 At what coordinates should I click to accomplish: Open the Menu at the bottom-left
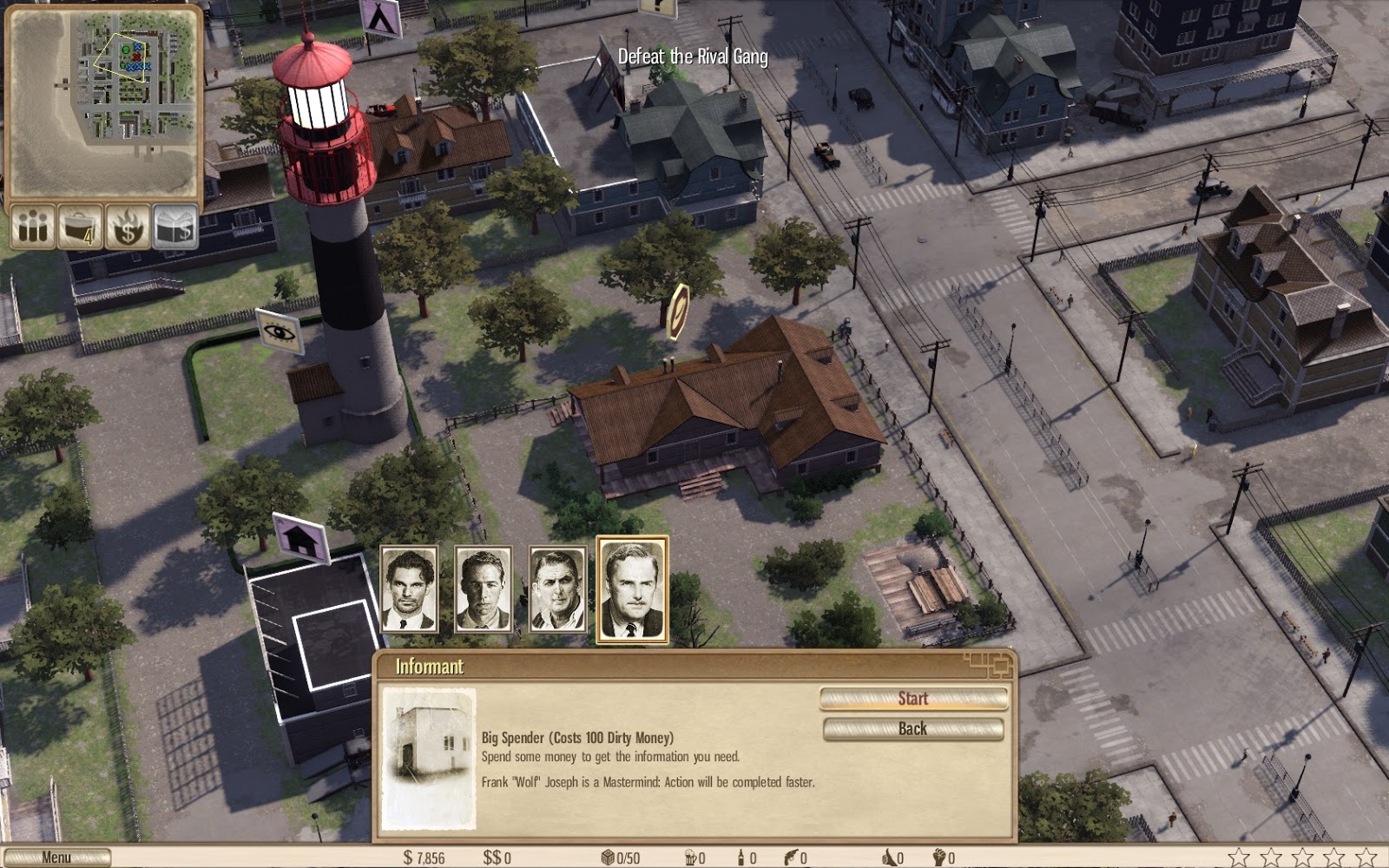(56, 858)
